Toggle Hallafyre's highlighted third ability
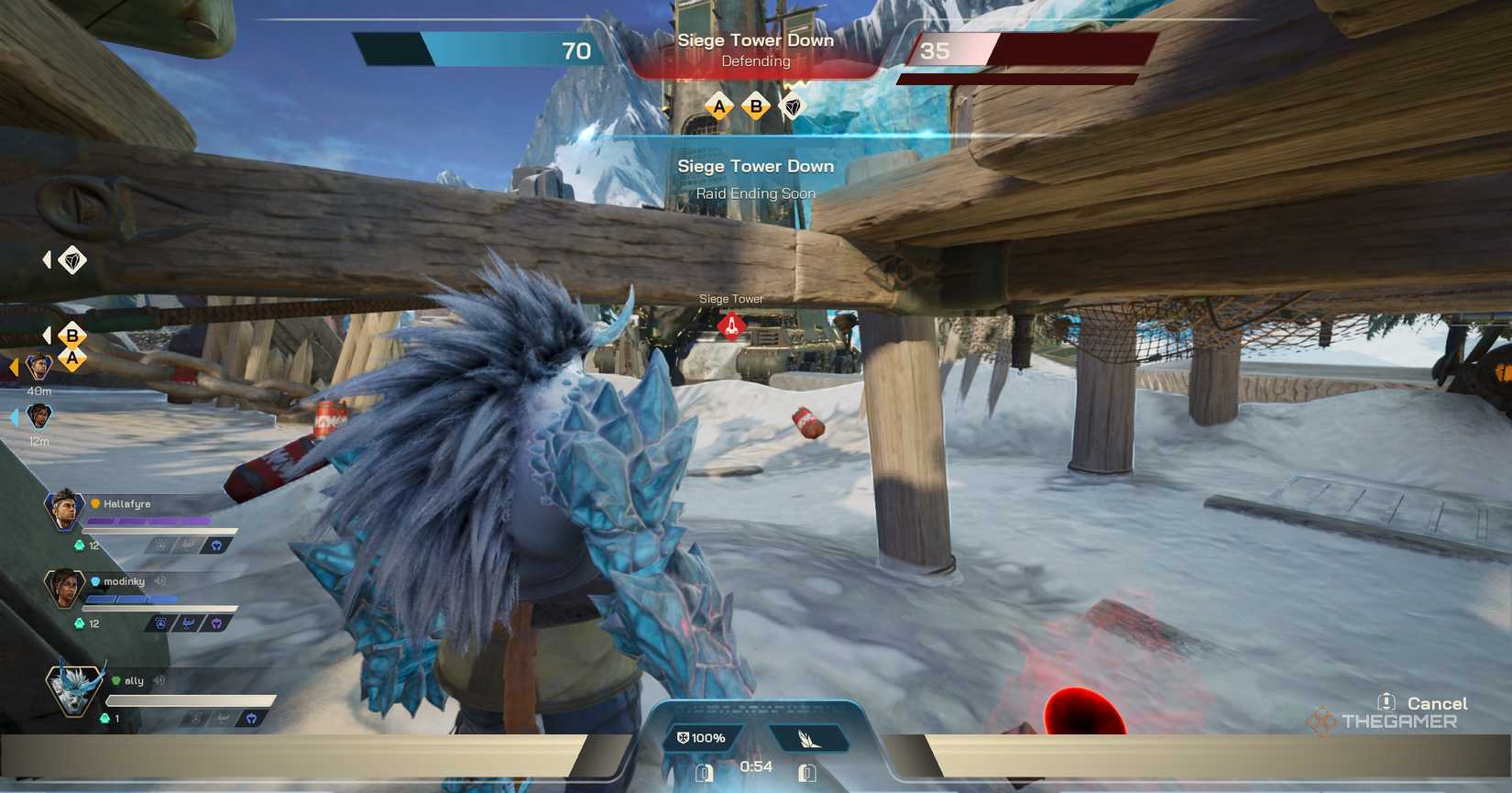The image size is (1512, 793). (x=217, y=545)
